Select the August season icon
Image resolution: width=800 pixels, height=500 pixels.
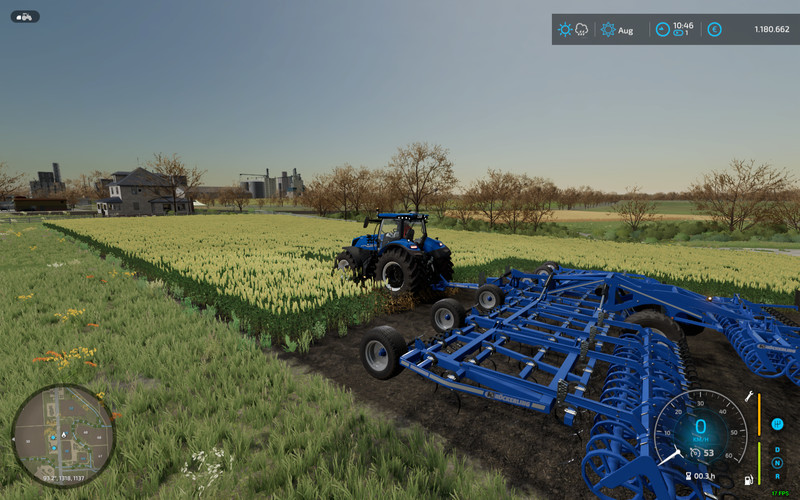click(x=608, y=30)
